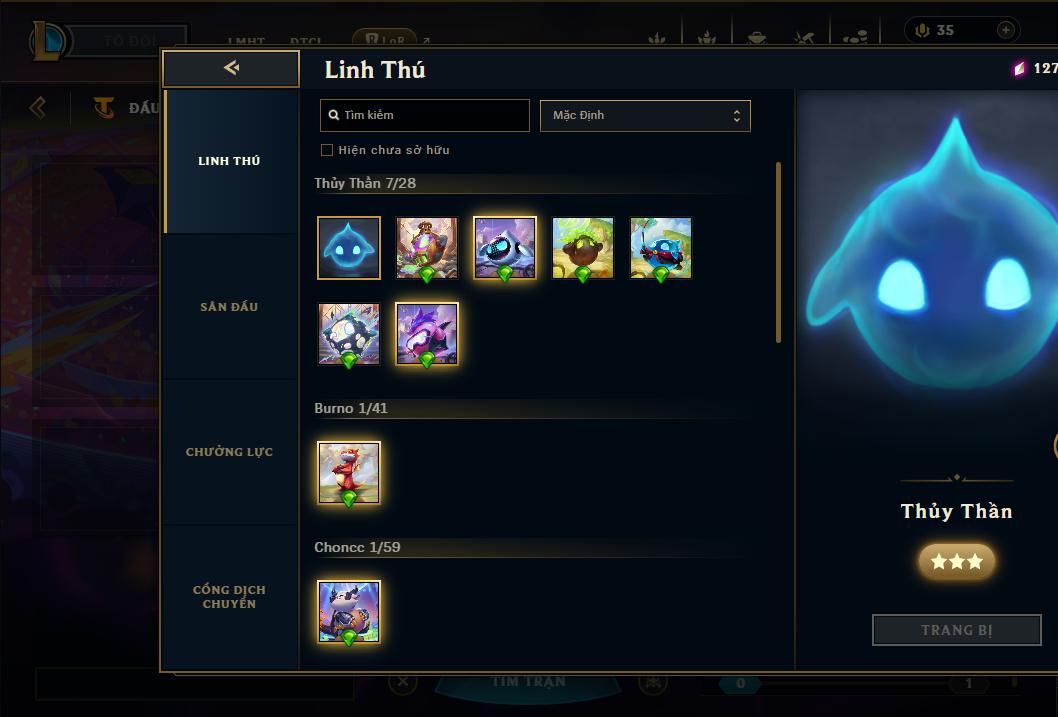The width and height of the screenshot is (1058, 717).
Task: Choose the blue Thủy Thần with red scarf
Action: [661, 247]
